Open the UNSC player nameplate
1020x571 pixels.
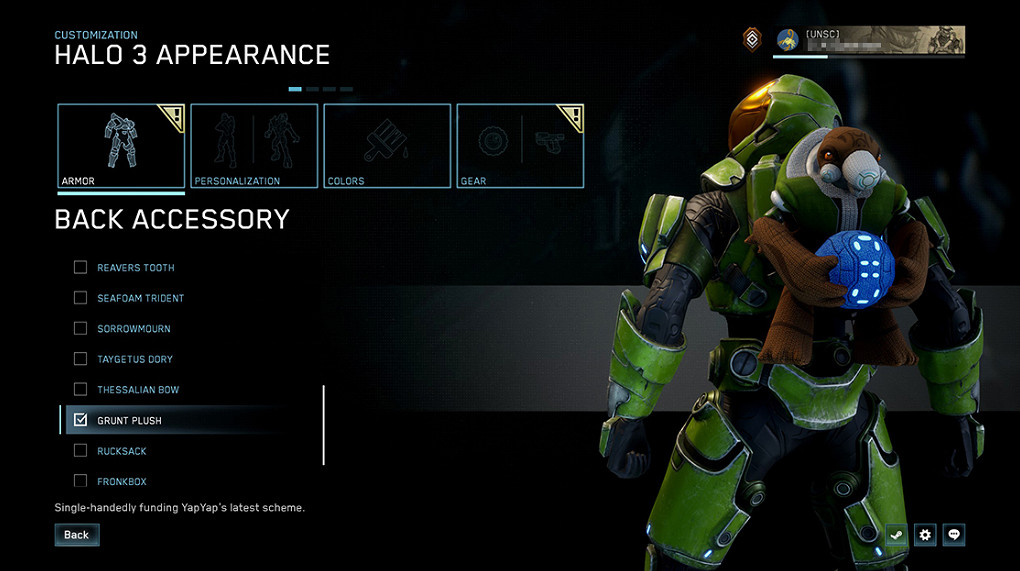[x=869, y=40]
